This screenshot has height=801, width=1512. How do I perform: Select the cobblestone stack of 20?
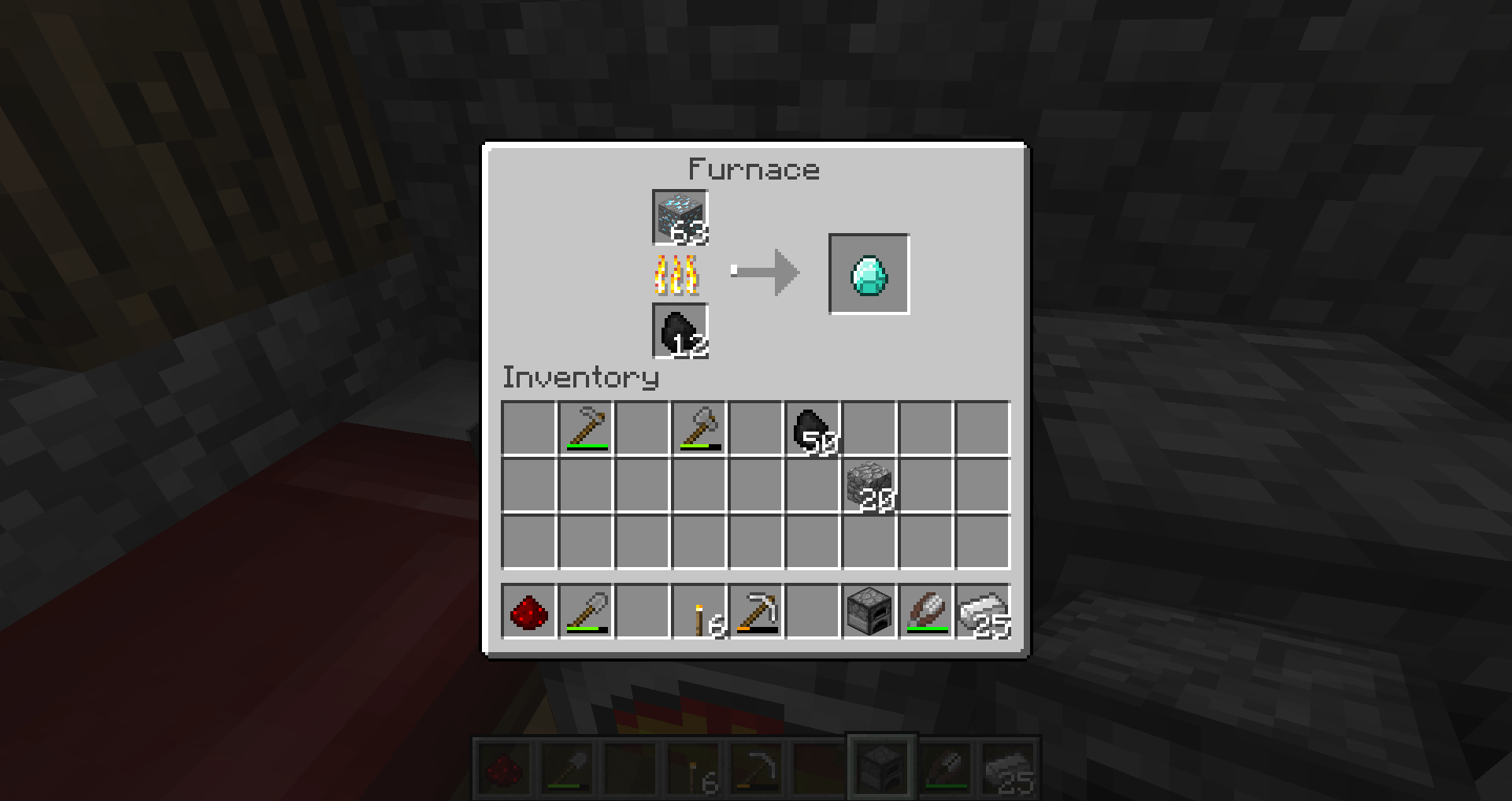(869, 487)
